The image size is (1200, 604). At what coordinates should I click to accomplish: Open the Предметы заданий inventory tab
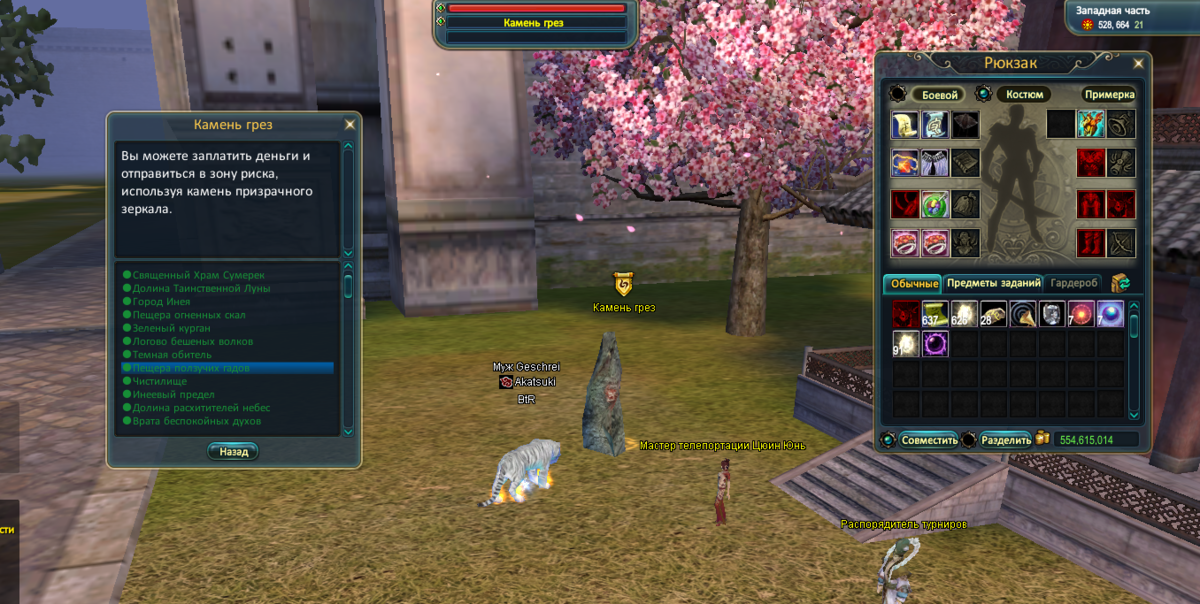993,284
